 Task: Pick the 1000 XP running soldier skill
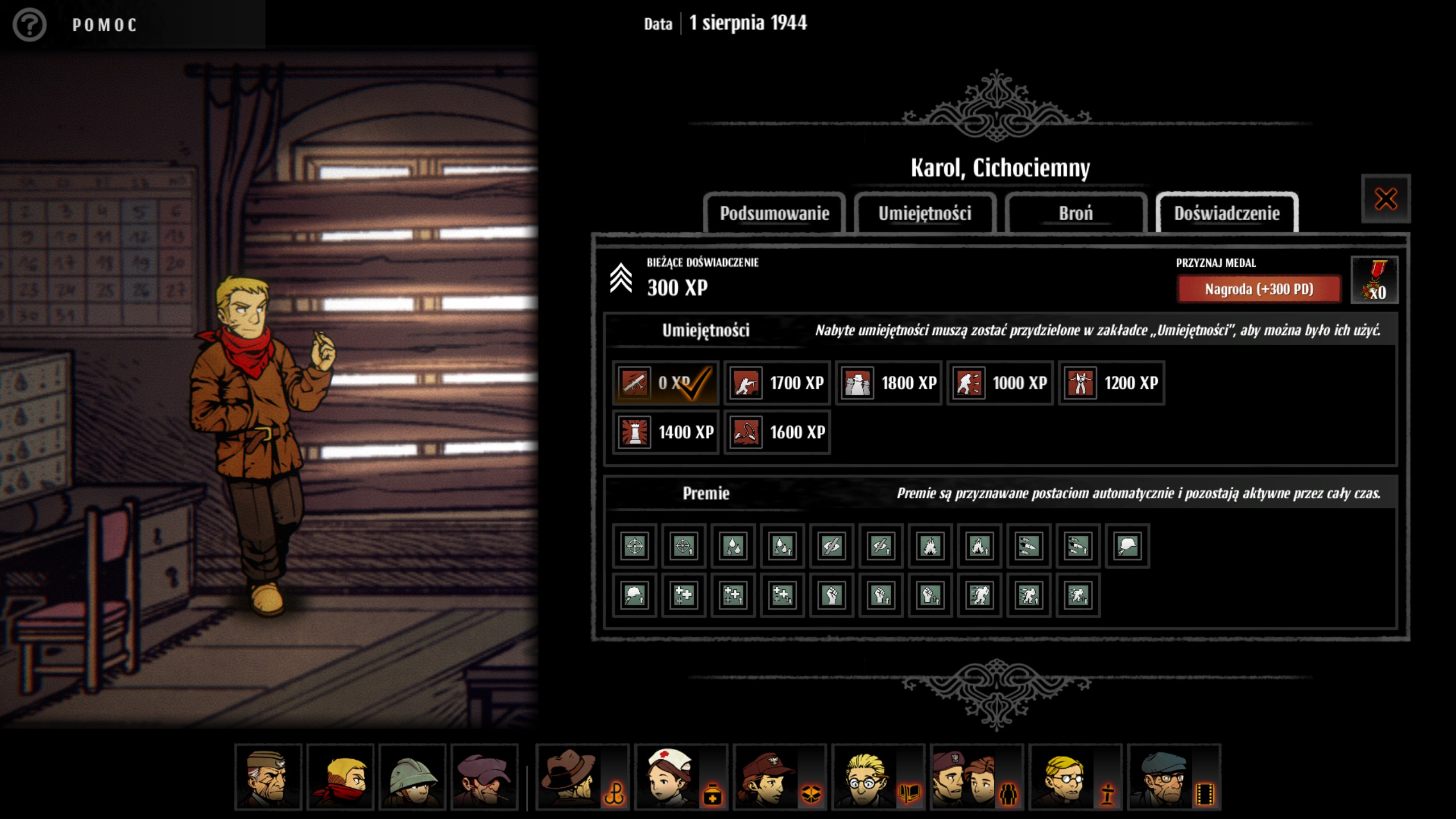coord(1000,383)
